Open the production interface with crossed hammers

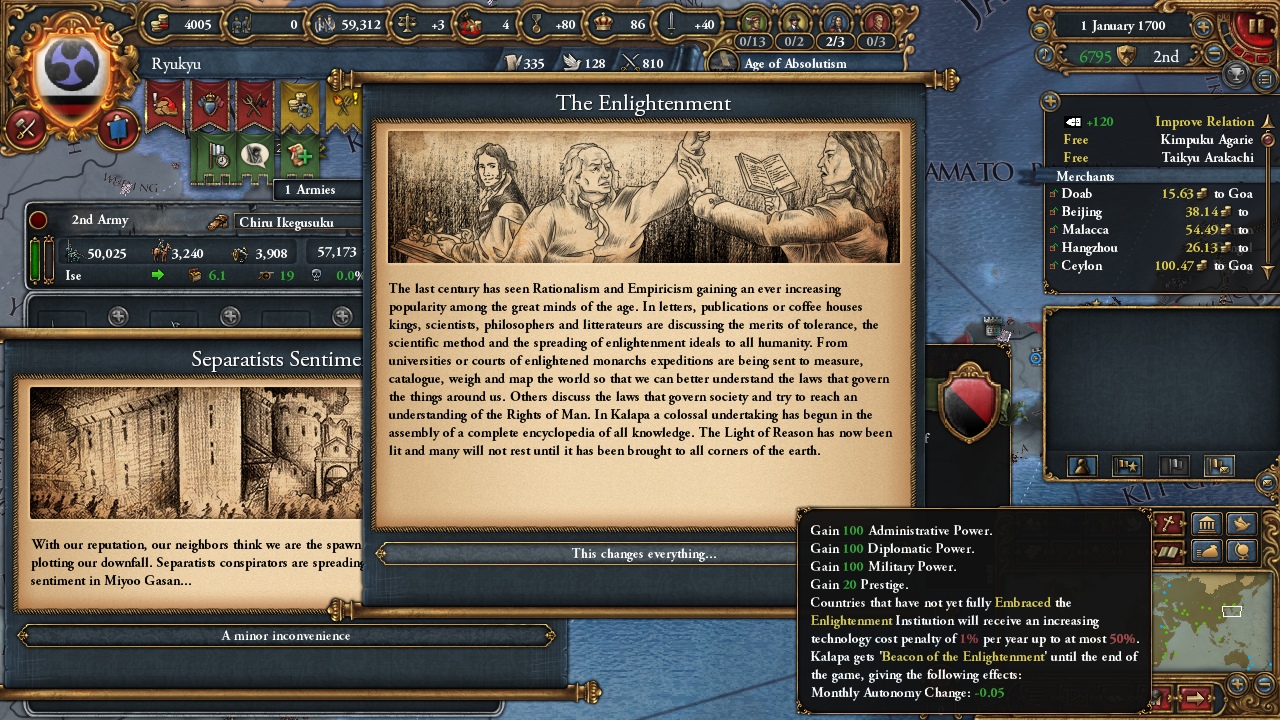pos(26,128)
